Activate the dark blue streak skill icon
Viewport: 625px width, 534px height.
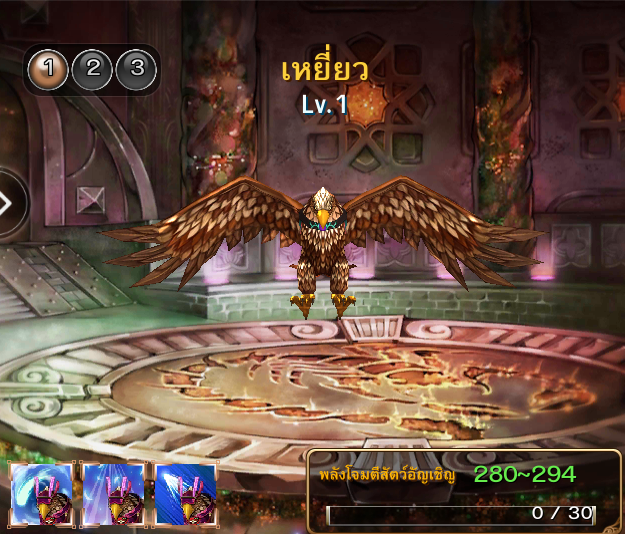click(186, 495)
